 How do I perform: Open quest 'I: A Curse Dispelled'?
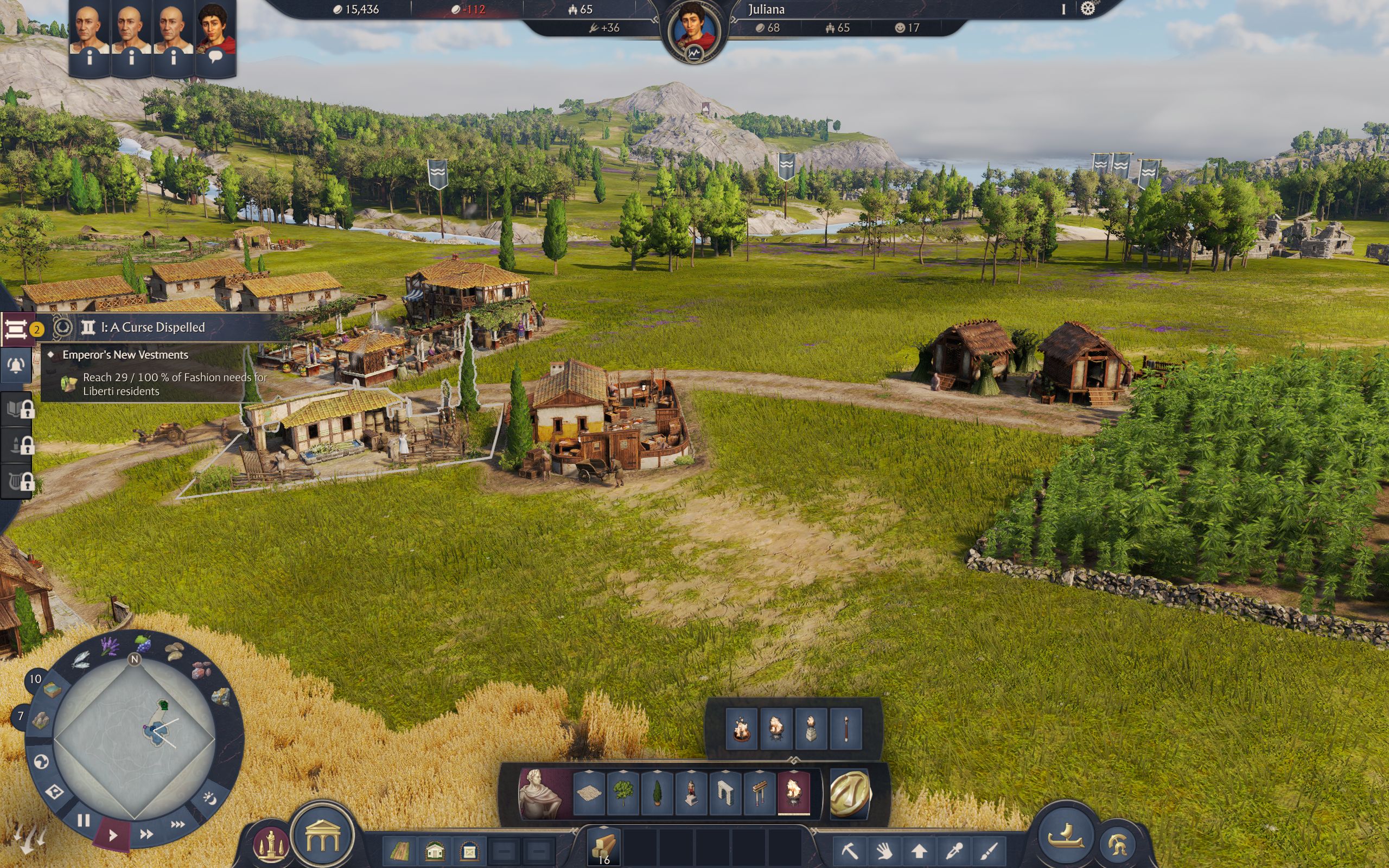pos(153,328)
